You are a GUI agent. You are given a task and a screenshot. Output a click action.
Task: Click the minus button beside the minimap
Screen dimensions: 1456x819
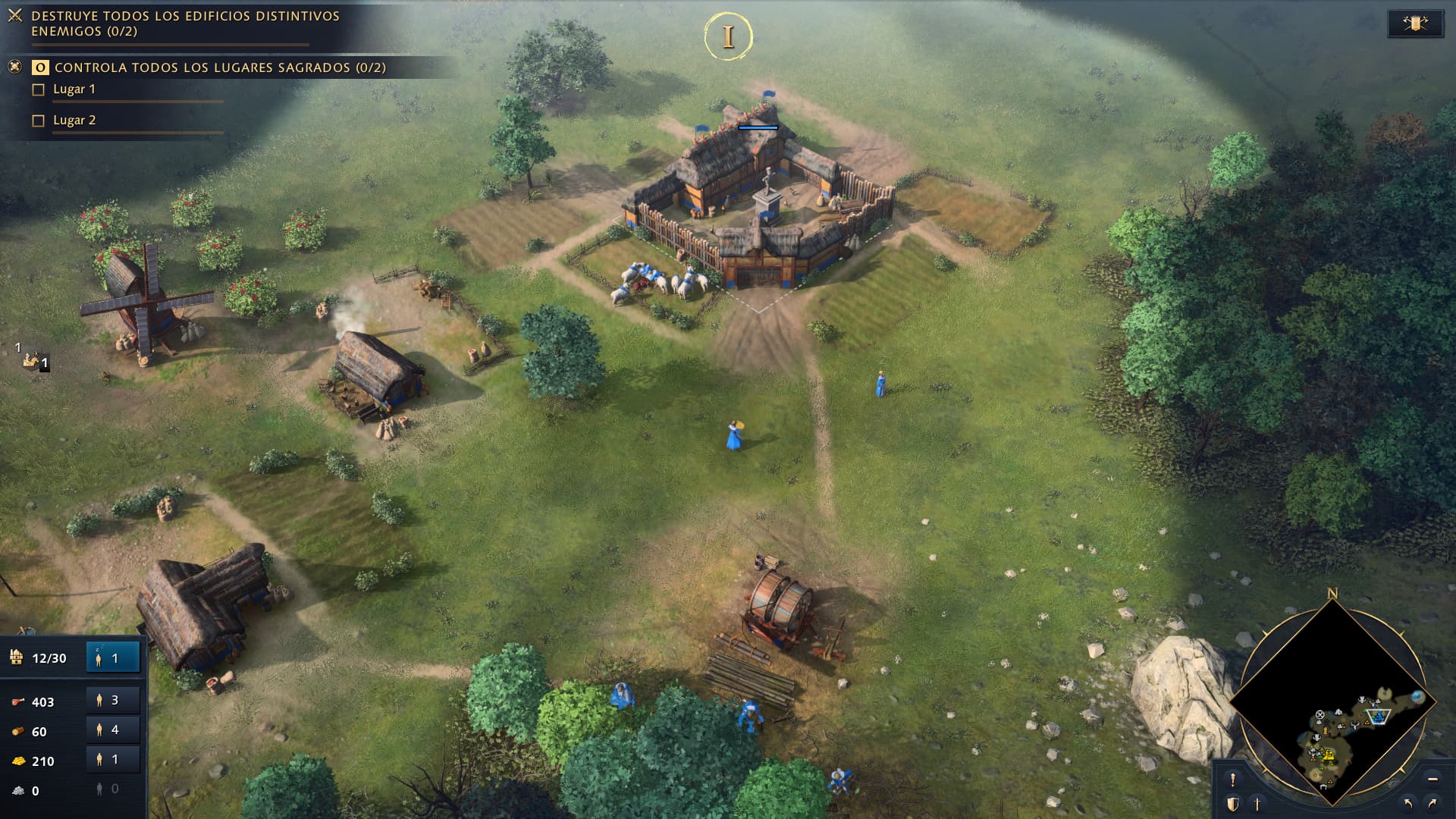tap(1432, 780)
